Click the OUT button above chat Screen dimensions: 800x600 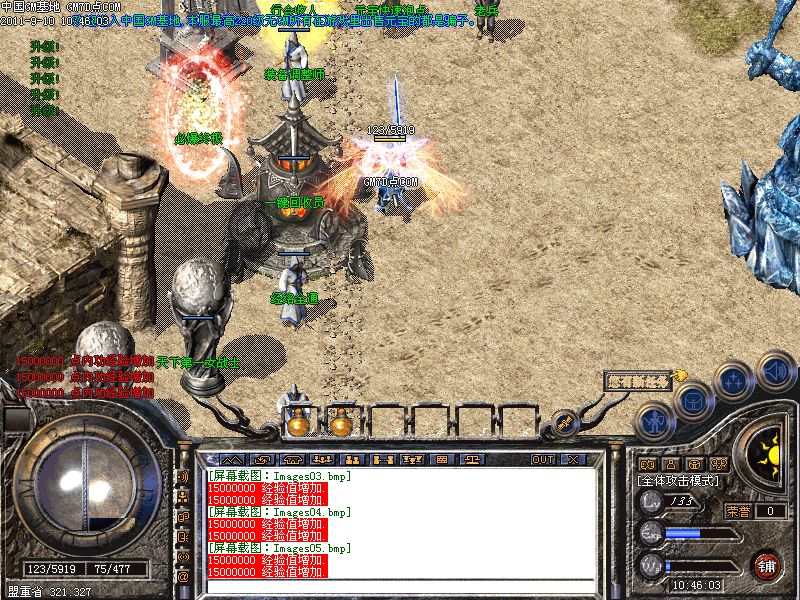[542, 459]
